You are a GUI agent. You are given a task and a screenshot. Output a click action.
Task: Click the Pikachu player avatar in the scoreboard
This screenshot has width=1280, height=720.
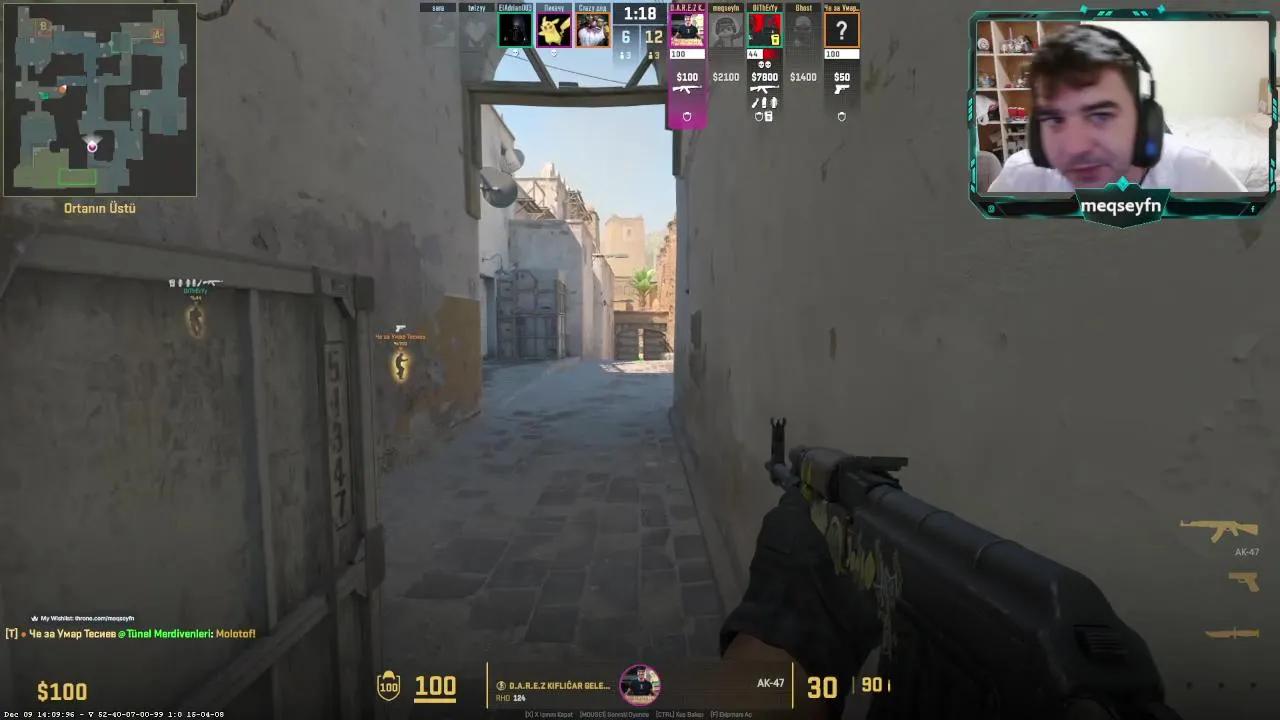553,30
